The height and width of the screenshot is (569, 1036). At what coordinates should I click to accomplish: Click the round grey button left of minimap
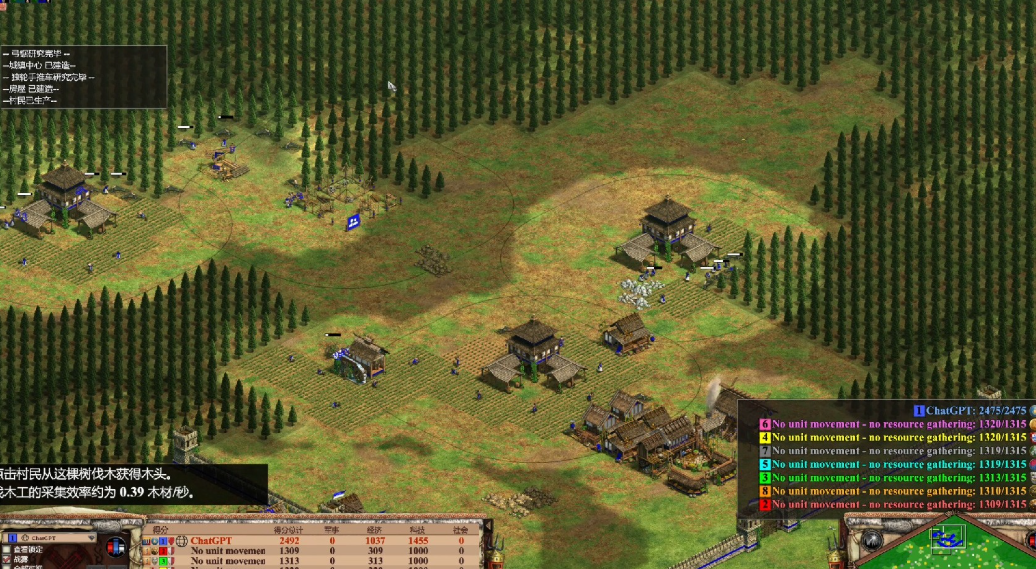tap(871, 540)
